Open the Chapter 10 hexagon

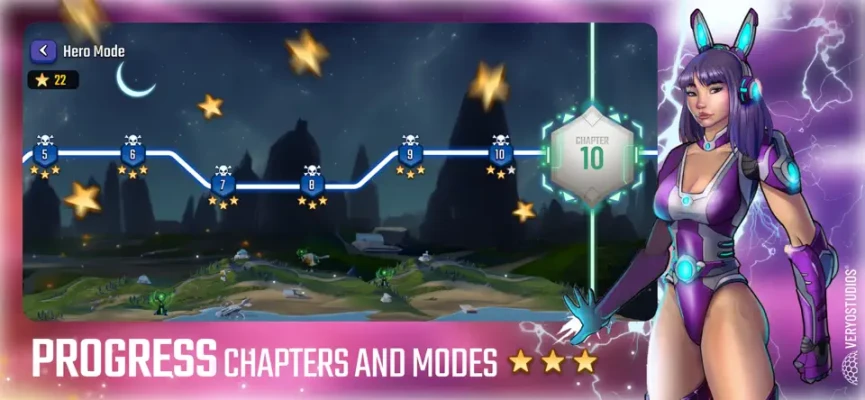click(x=591, y=155)
